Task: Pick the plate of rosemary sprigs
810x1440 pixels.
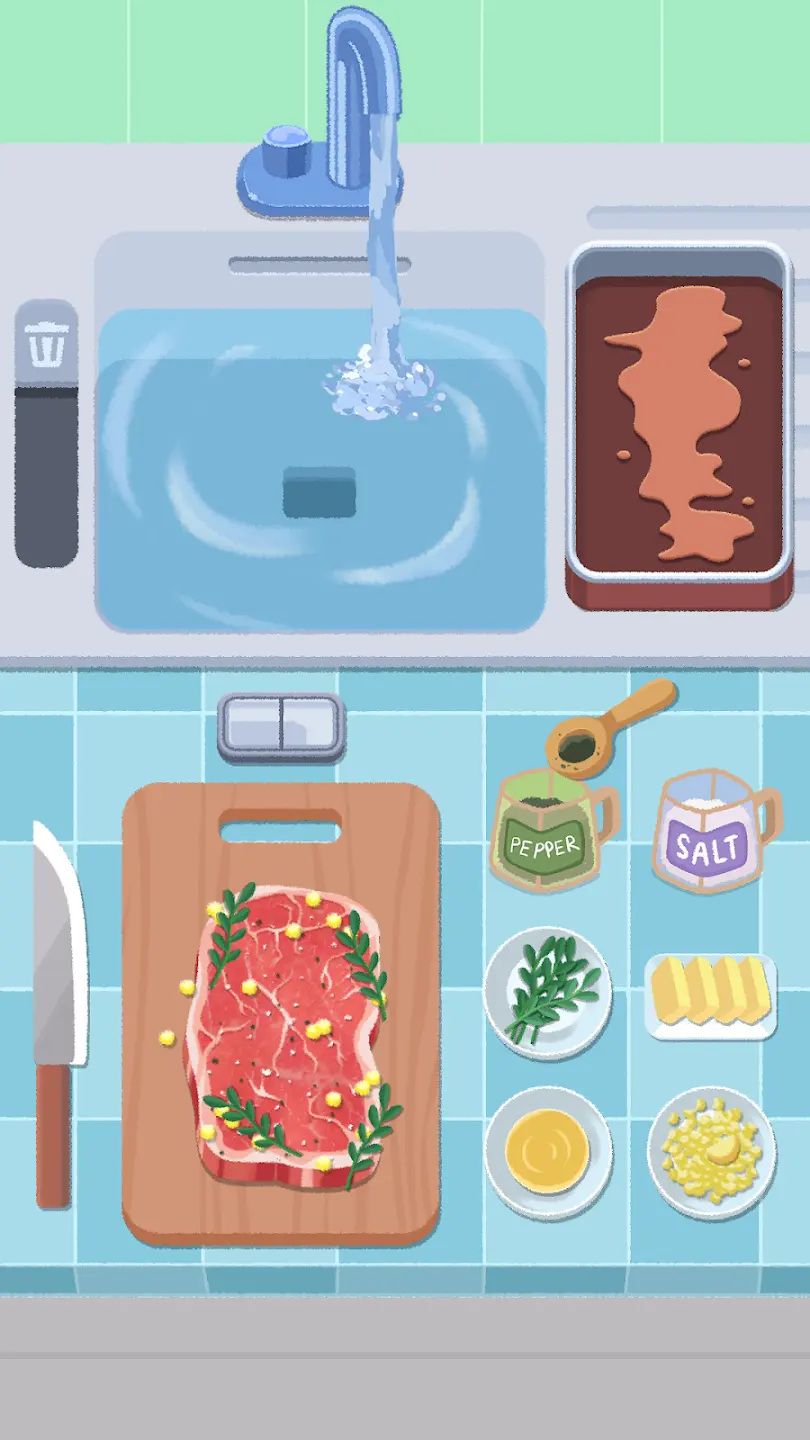Action: click(548, 991)
